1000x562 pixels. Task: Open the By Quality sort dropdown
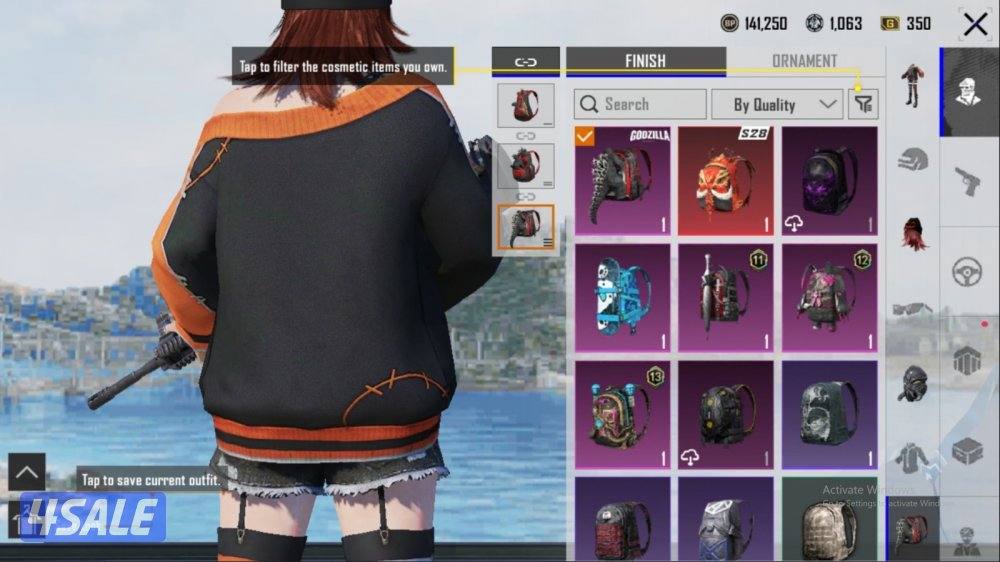click(776, 104)
